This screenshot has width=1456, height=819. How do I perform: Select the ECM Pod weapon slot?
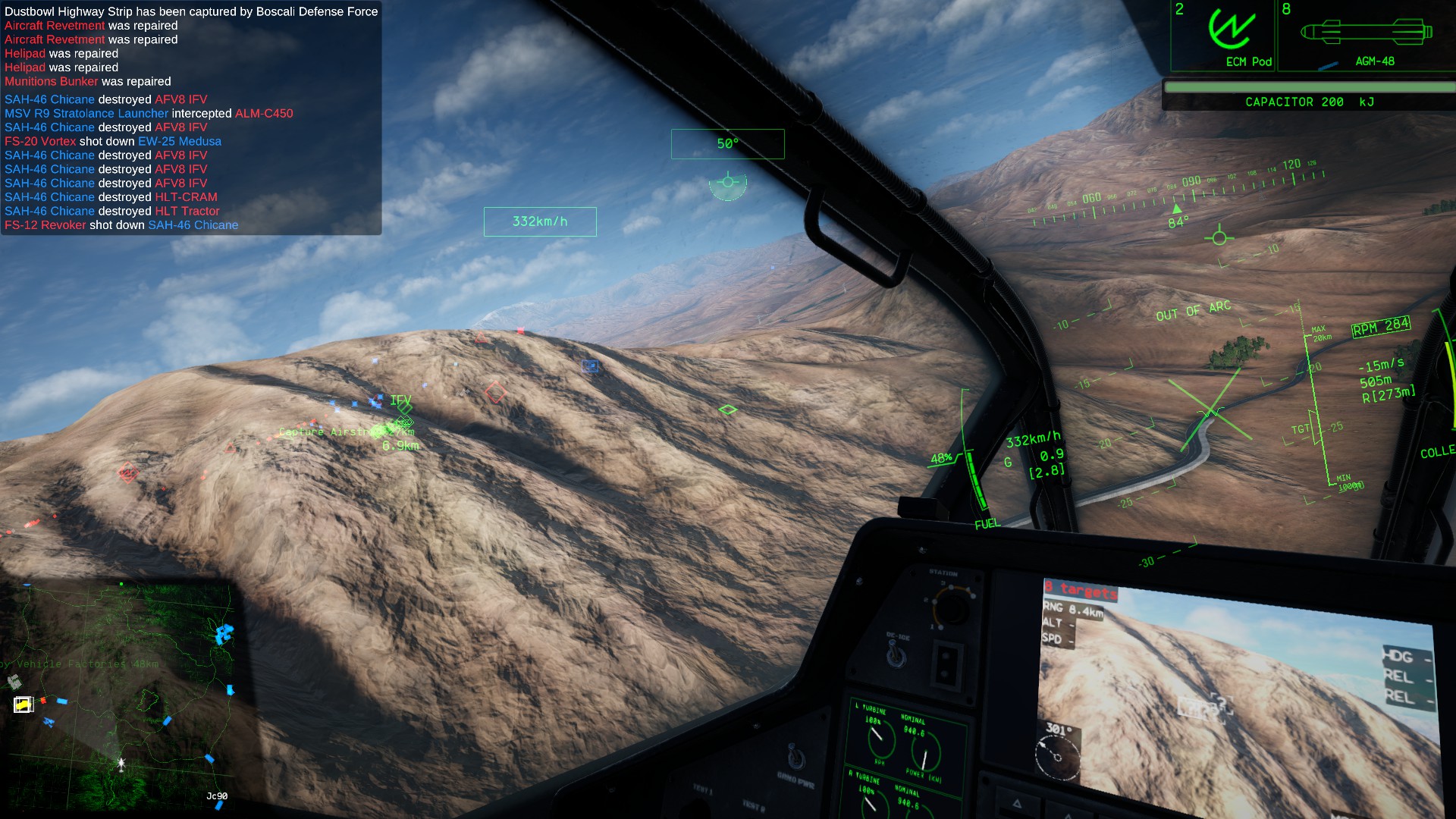pos(1224,36)
